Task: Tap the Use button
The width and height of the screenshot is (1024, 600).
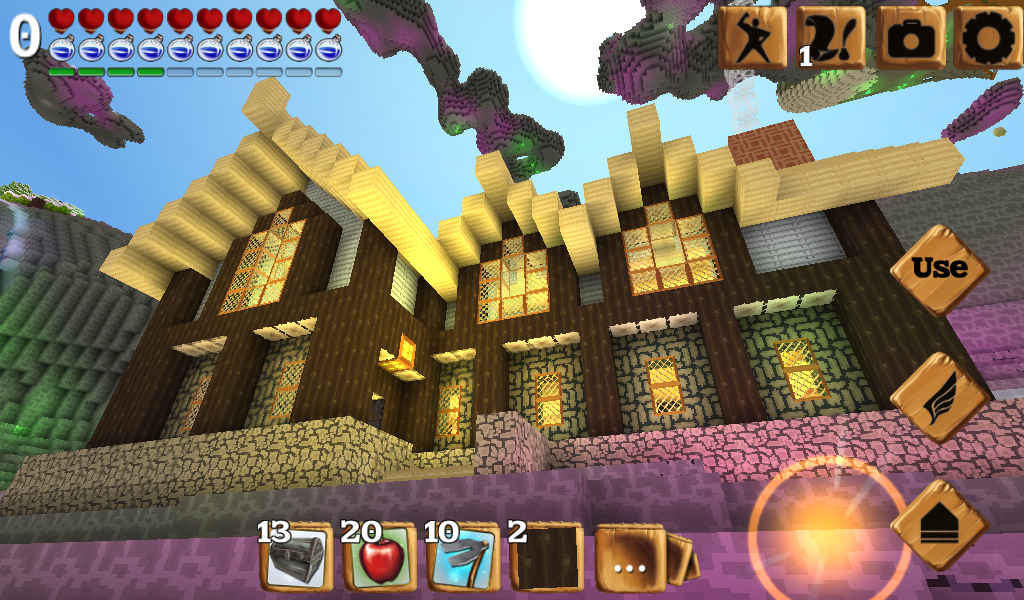Action: [x=938, y=269]
